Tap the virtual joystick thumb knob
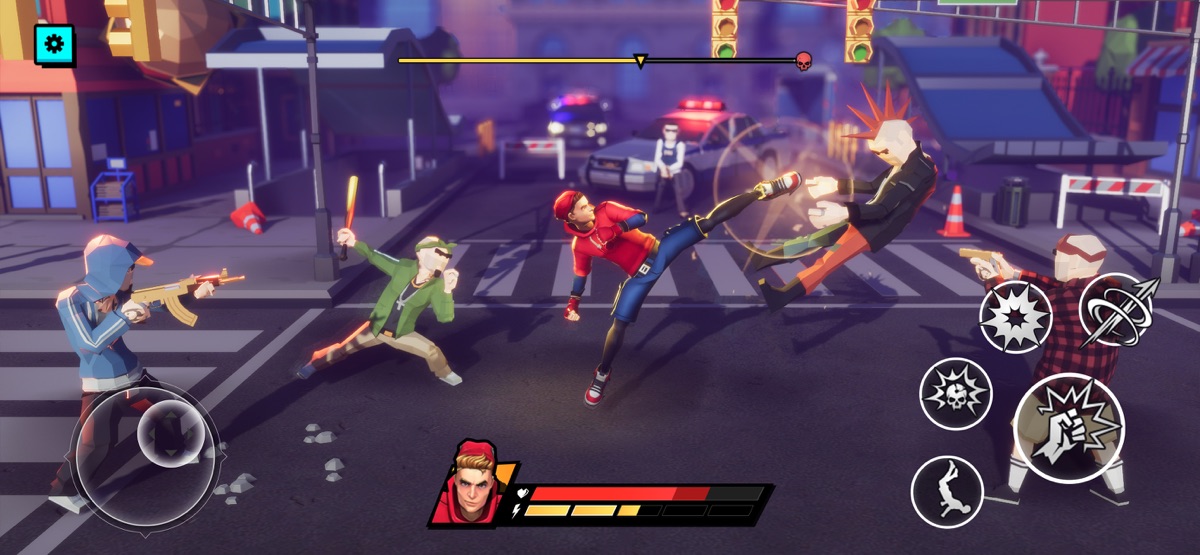Image resolution: width=1200 pixels, height=555 pixels. [x=170, y=433]
